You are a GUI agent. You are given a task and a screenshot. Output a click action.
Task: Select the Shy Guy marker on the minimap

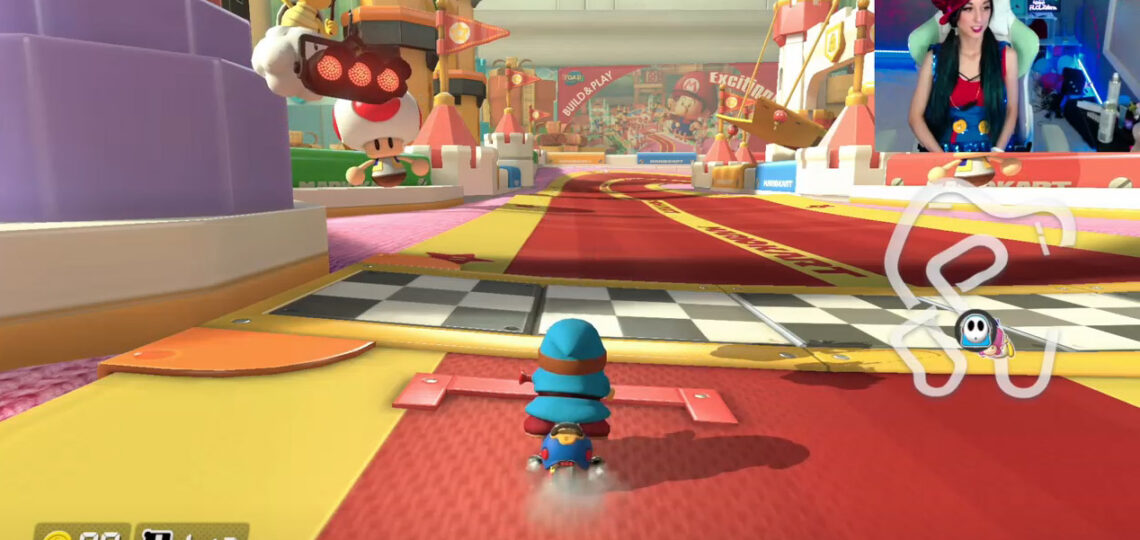tap(974, 331)
